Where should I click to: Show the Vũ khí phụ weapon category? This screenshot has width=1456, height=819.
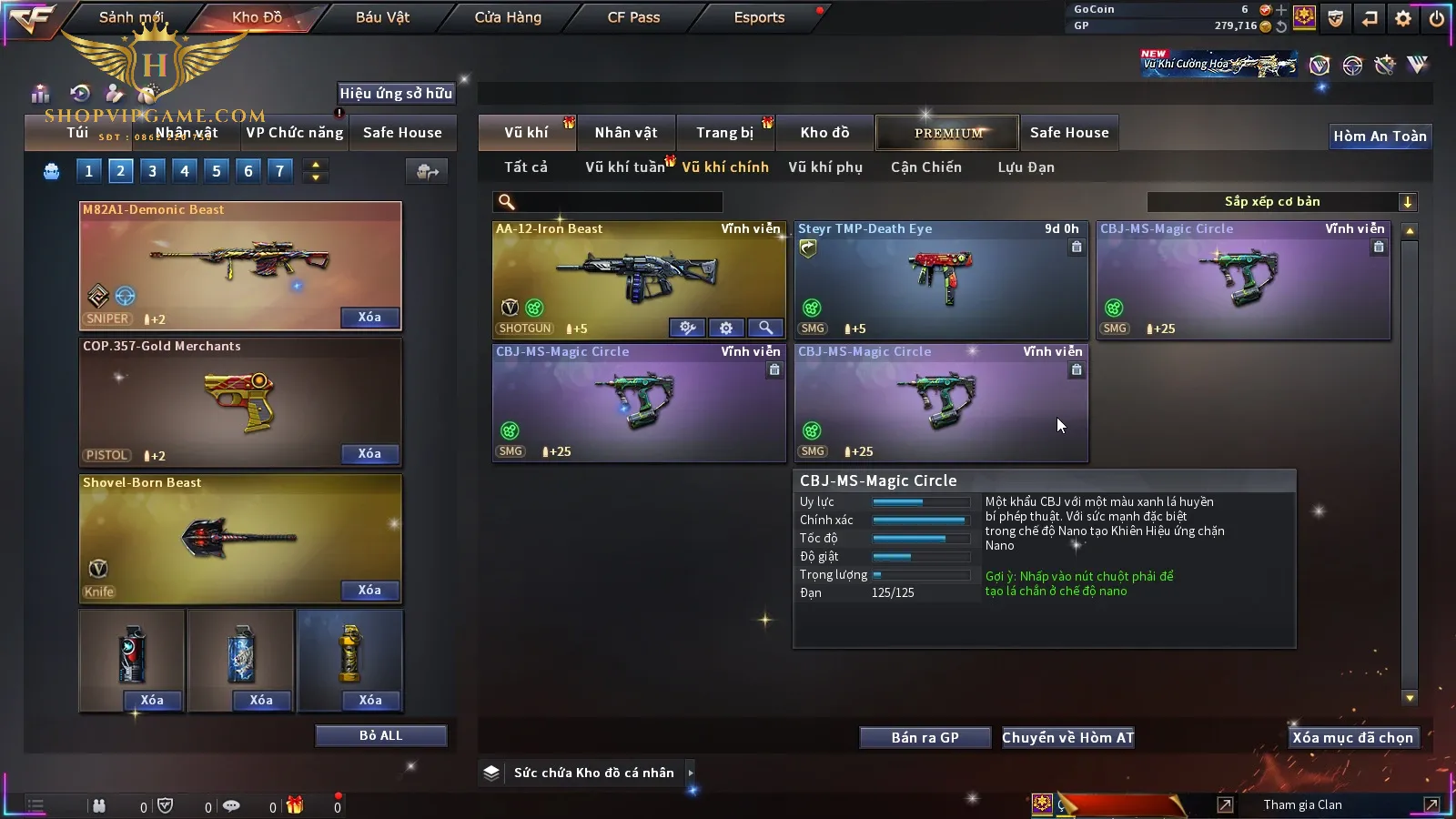pyautogui.click(x=825, y=167)
